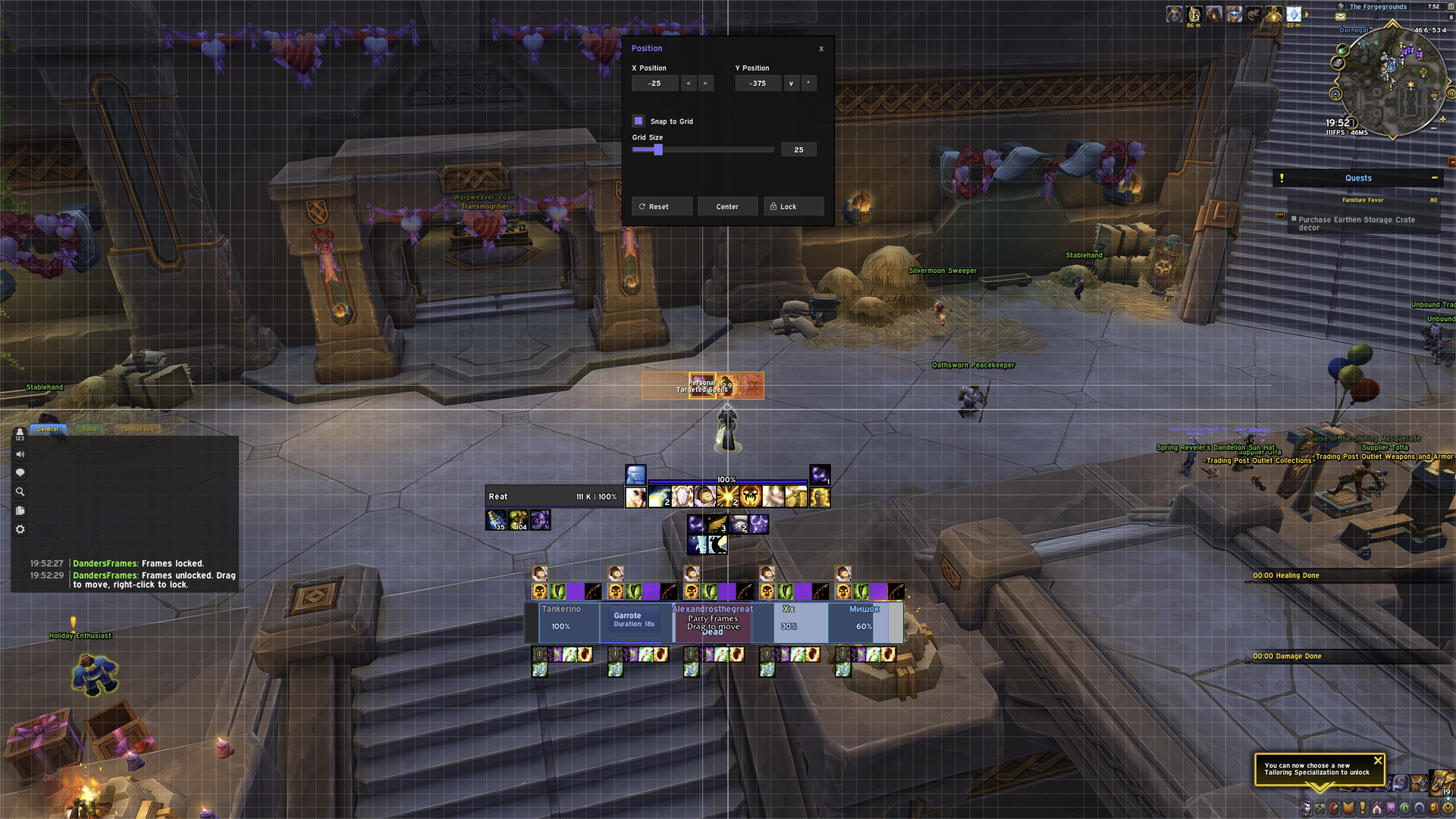1456x819 pixels.
Task: Edit the X Position value field
Action: [654, 83]
